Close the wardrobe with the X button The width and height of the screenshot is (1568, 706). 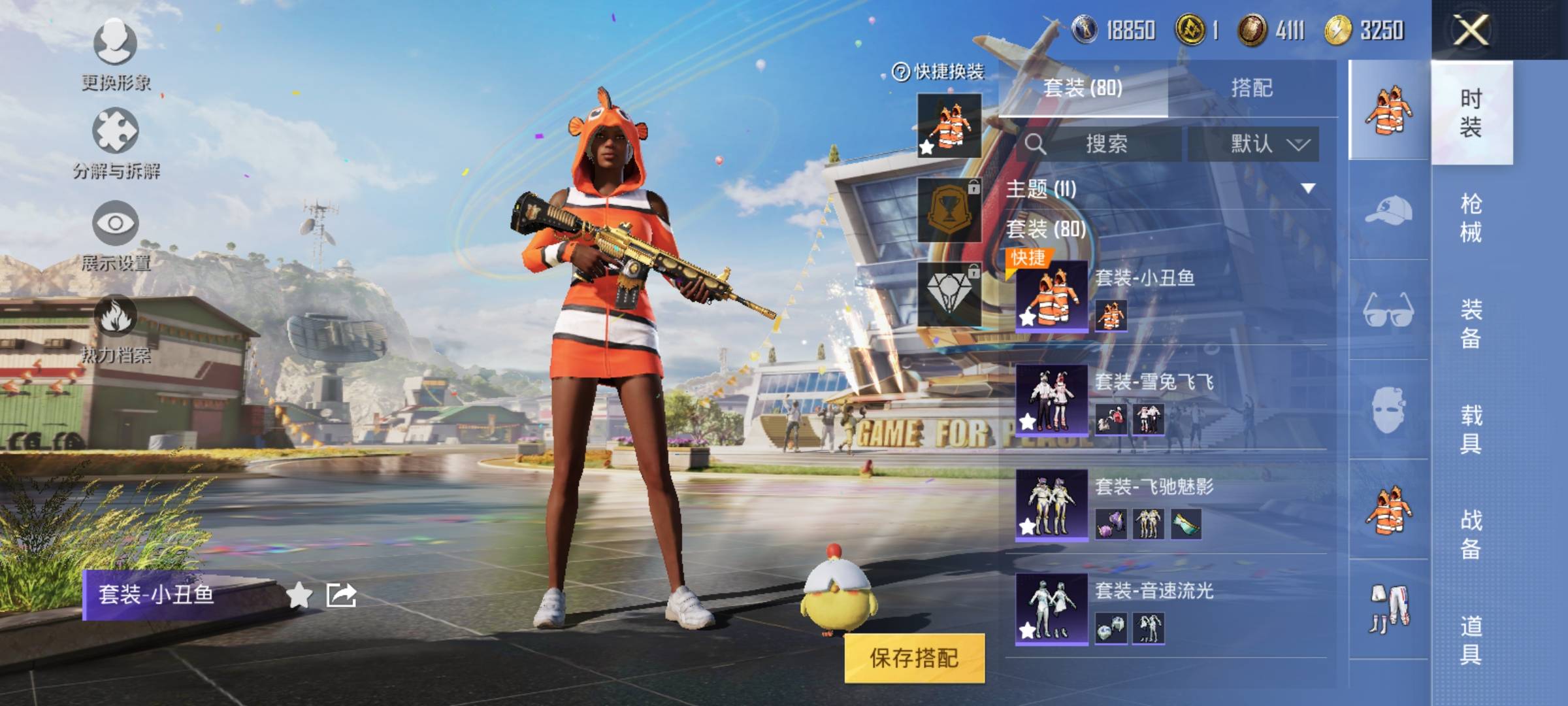[1470, 30]
